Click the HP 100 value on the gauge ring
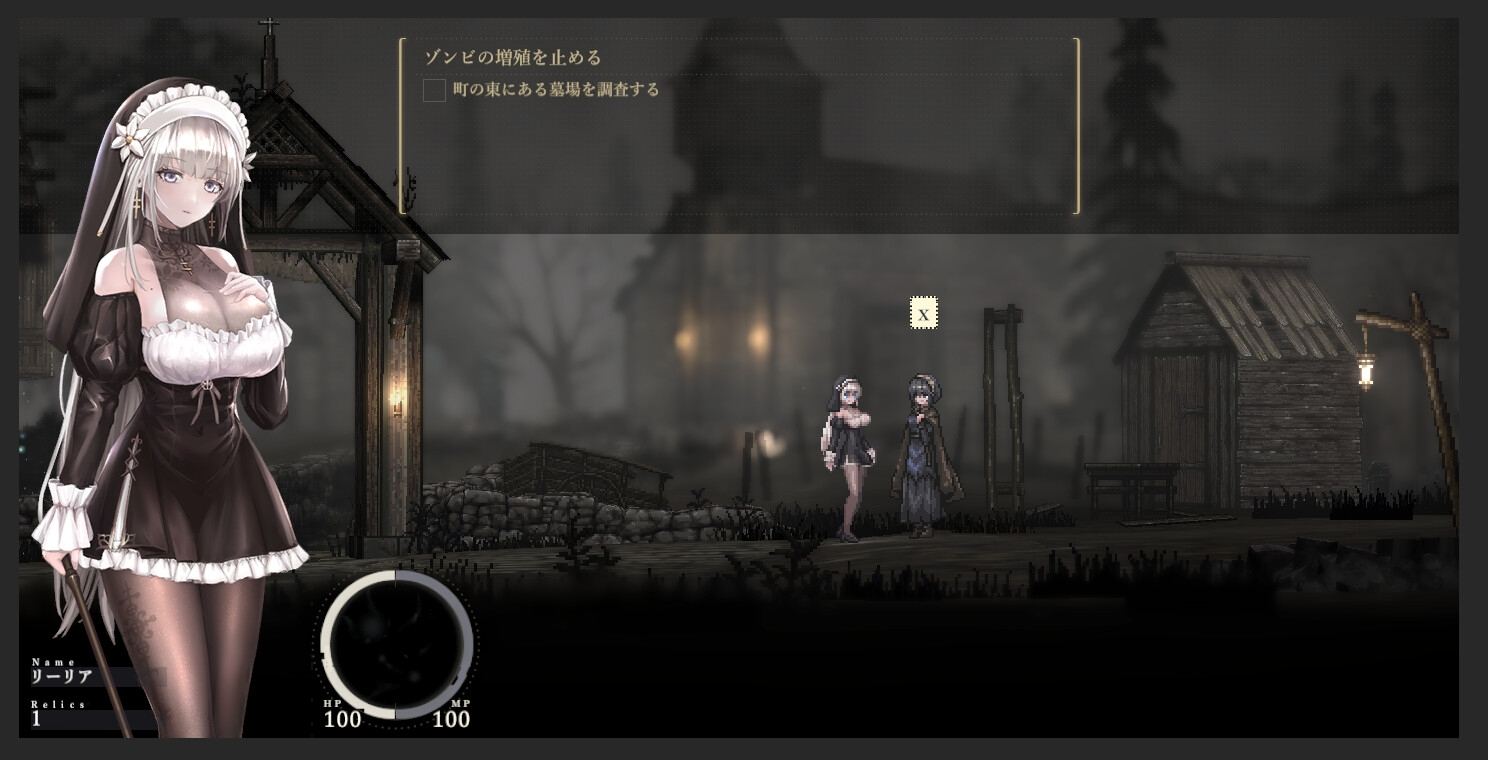The width and height of the screenshot is (1488, 760). click(x=342, y=720)
